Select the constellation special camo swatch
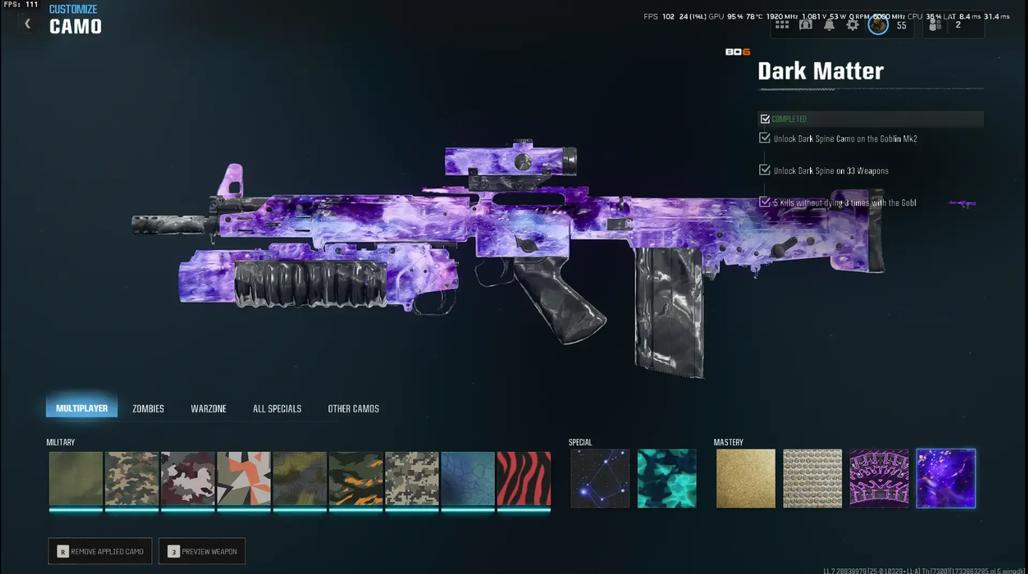Image resolution: width=1028 pixels, height=574 pixels. click(x=600, y=479)
